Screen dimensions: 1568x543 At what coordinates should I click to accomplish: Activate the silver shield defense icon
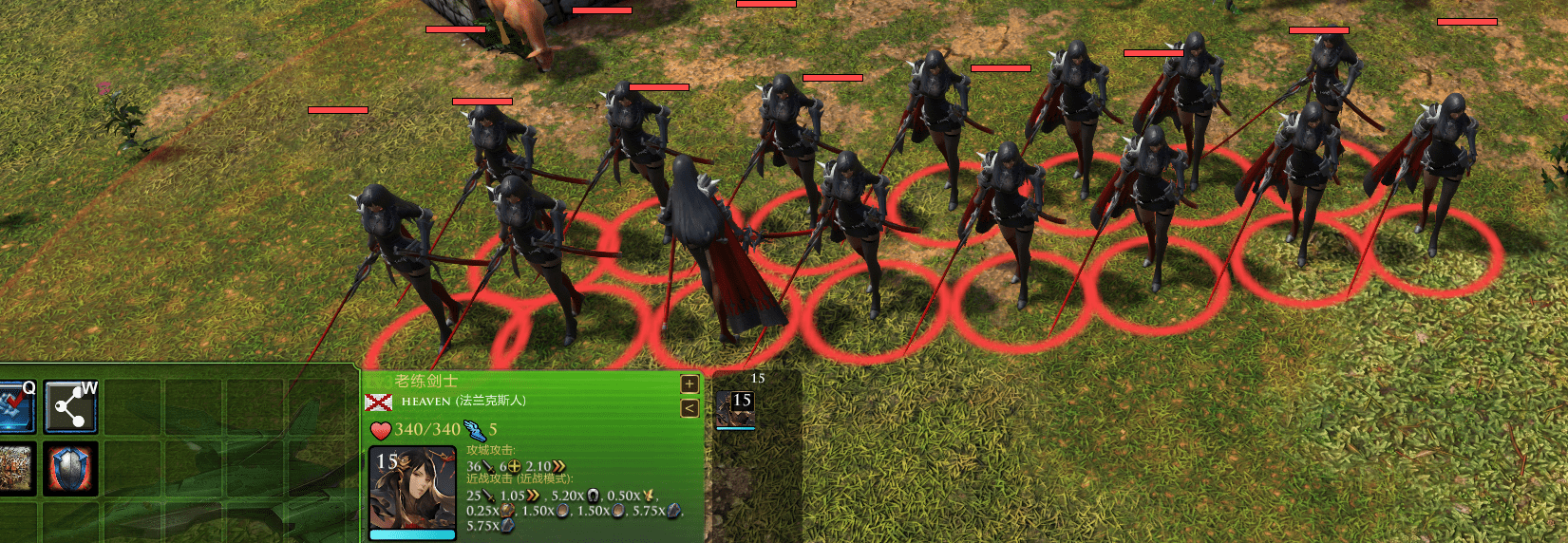tap(70, 468)
